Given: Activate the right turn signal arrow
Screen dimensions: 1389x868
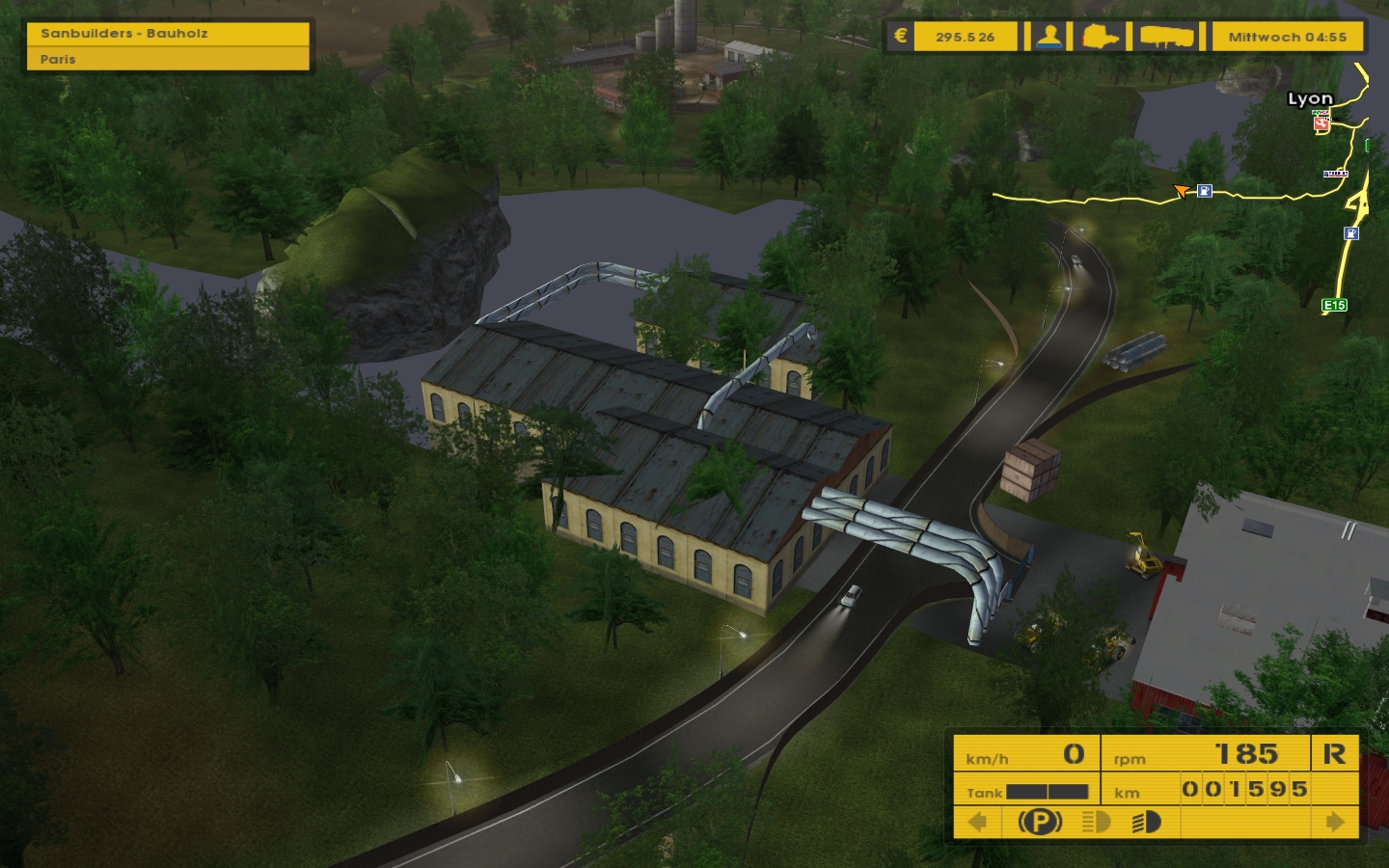Looking at the screenshot, I should (1335, 822).
